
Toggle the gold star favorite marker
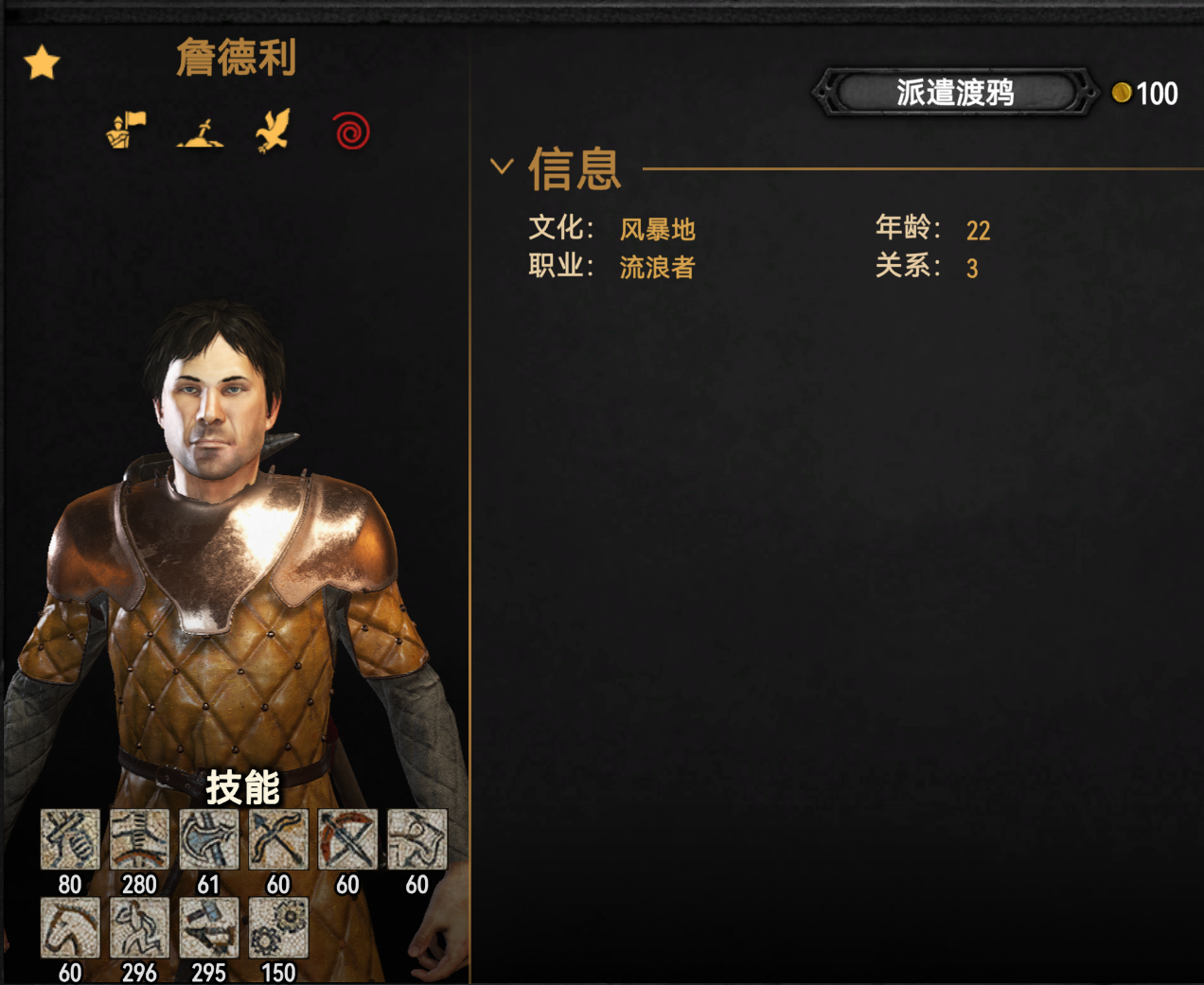[x=42, y=63]
